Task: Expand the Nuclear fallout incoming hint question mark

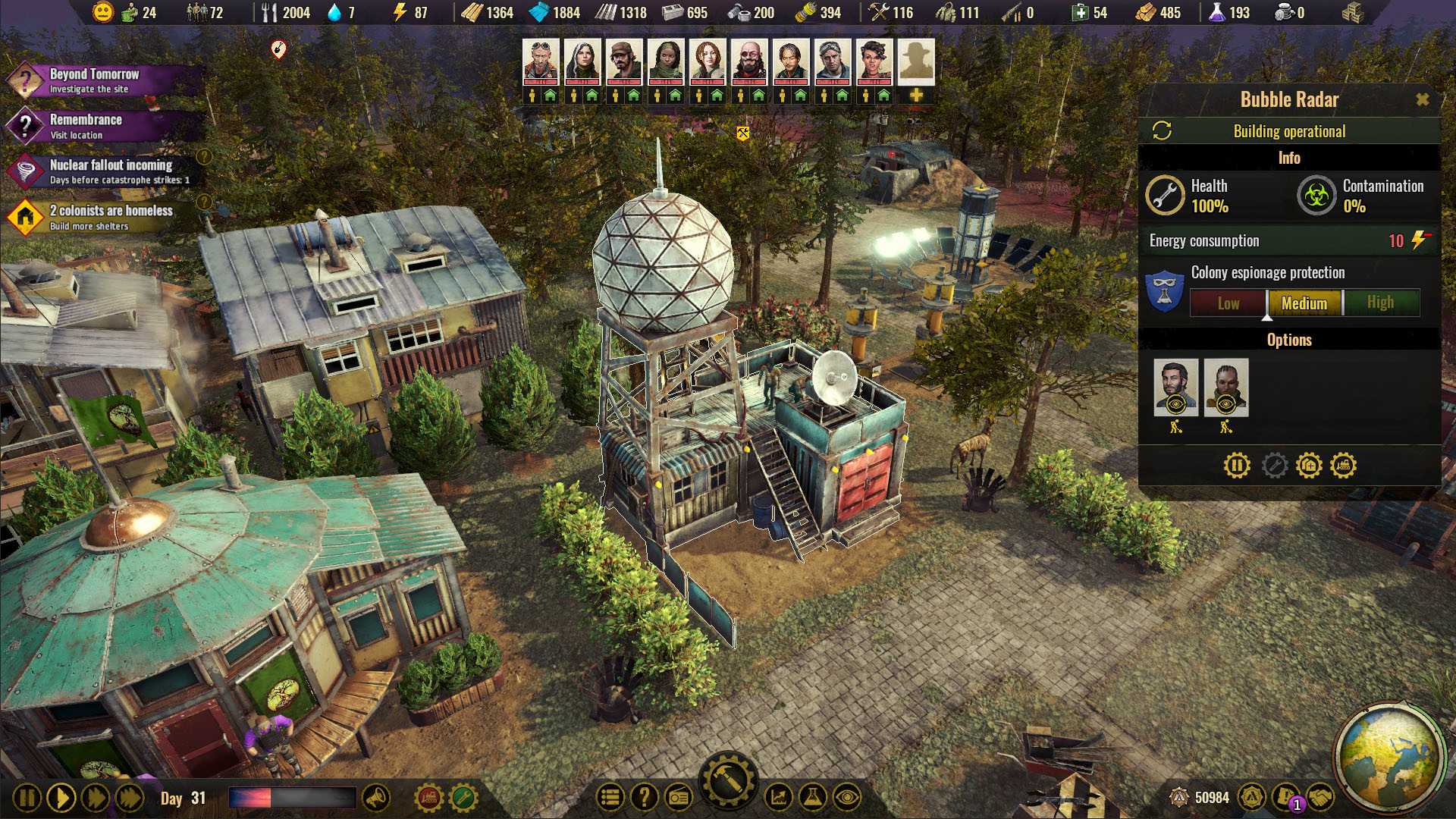Action: [203, 158]
